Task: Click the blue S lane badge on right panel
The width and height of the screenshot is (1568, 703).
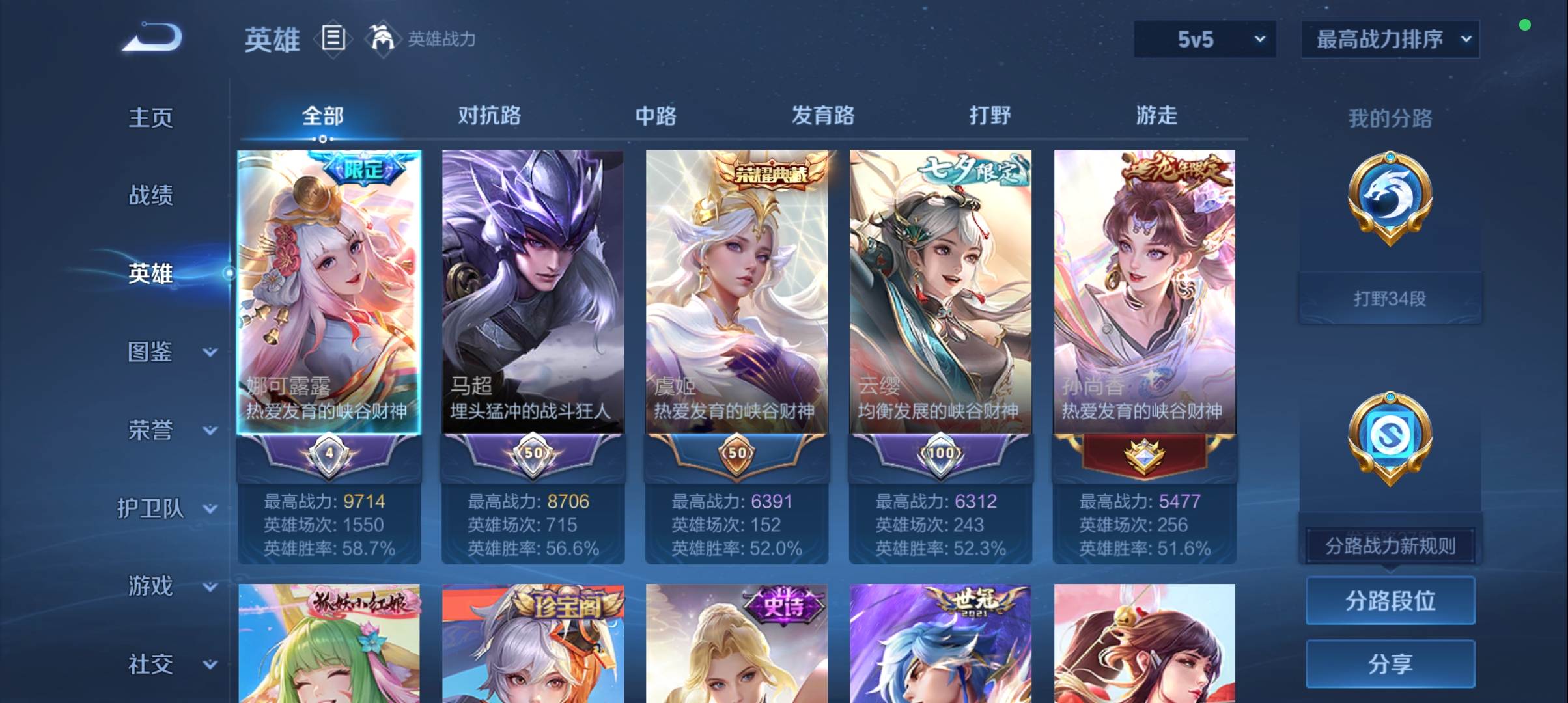Action: pos(1389,437)
